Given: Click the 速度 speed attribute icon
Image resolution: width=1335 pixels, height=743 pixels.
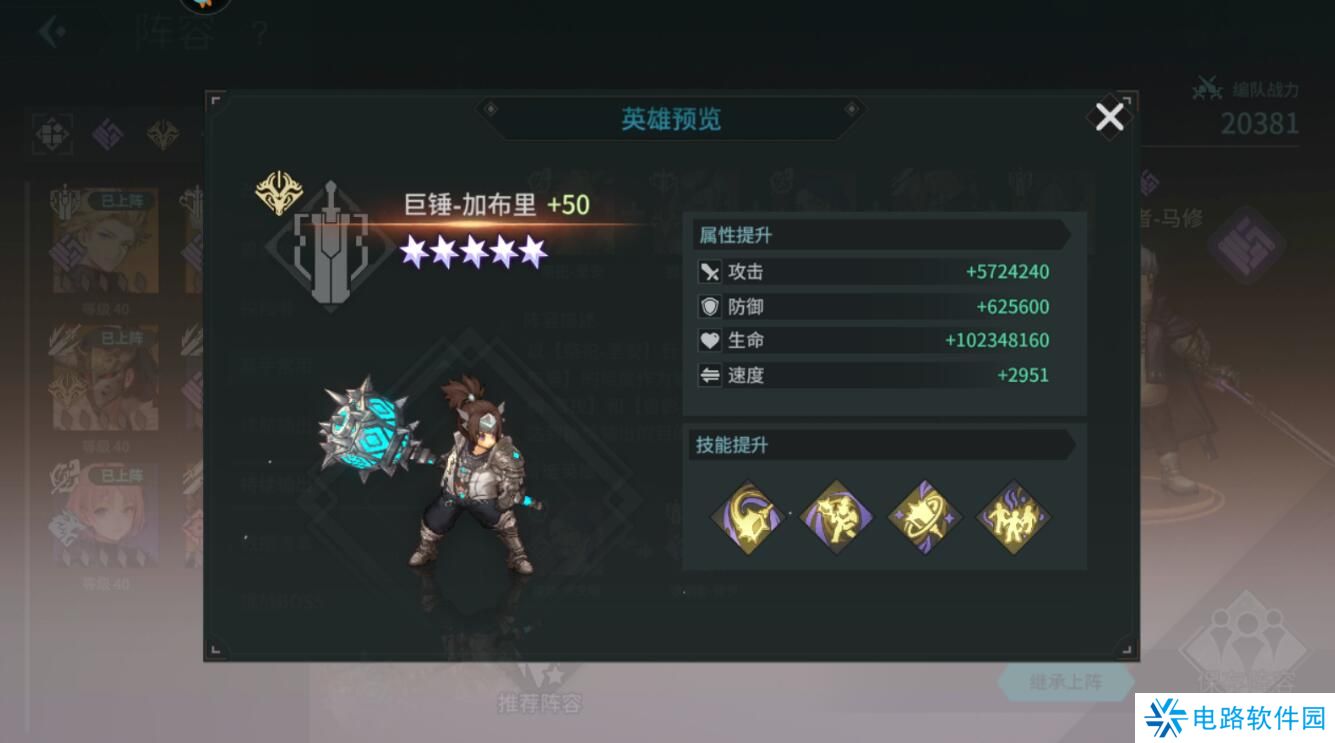Looking at the screenshot, I should point(710,375).
